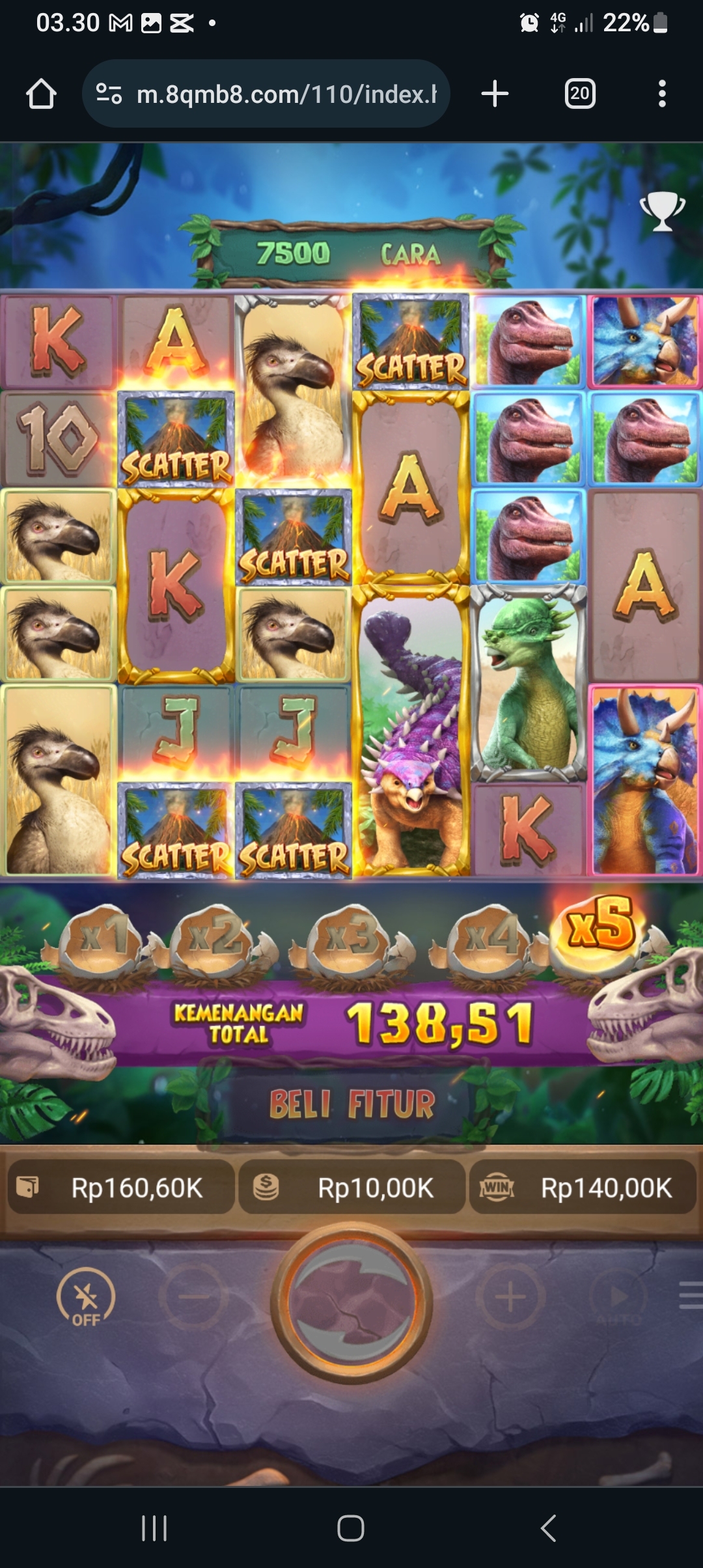Open the trophy tournament icon
This screenshot has height=1568, width=703.
click(x=662, y=210)
